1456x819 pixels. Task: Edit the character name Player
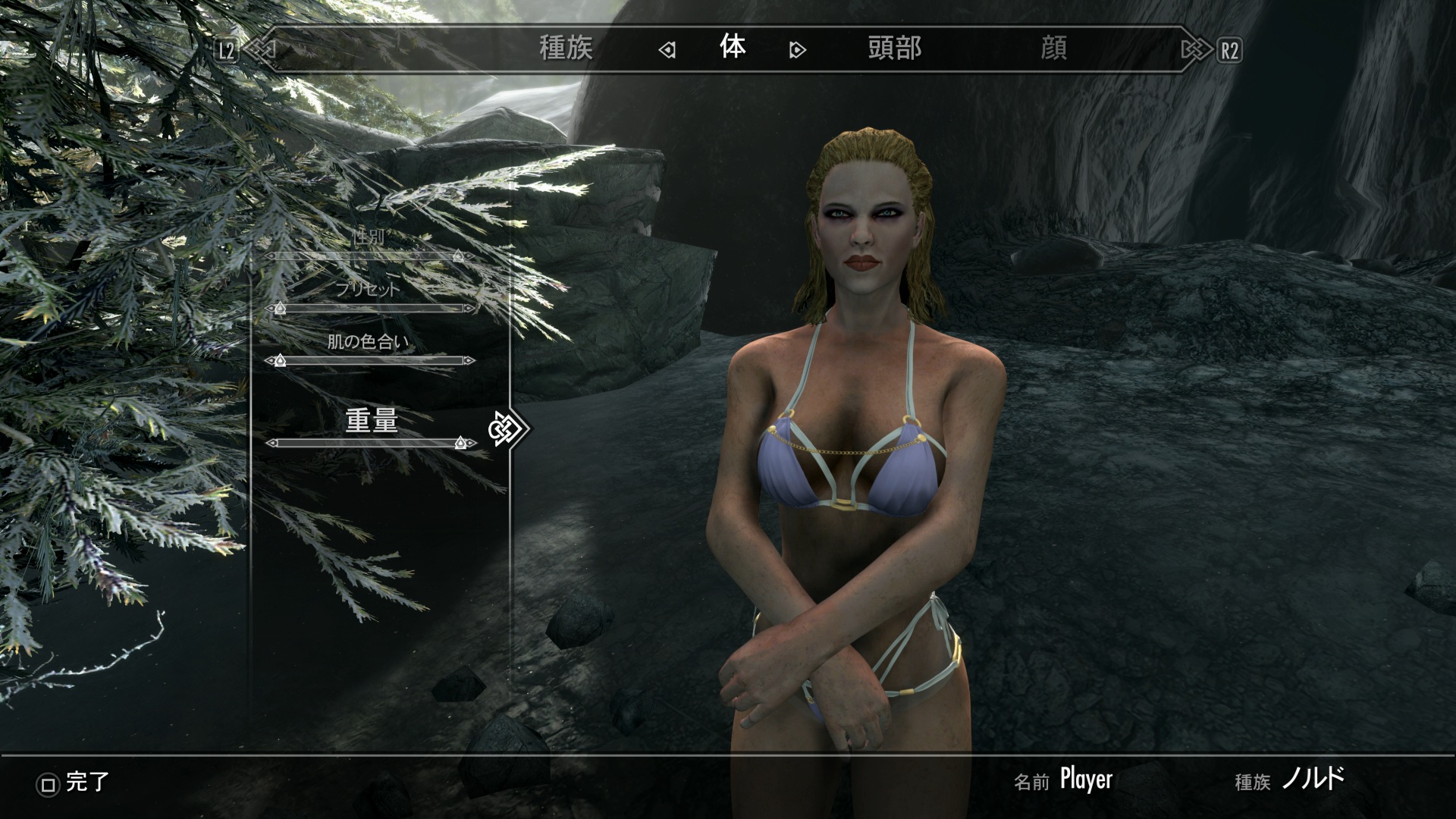(x=1086, y=780)
